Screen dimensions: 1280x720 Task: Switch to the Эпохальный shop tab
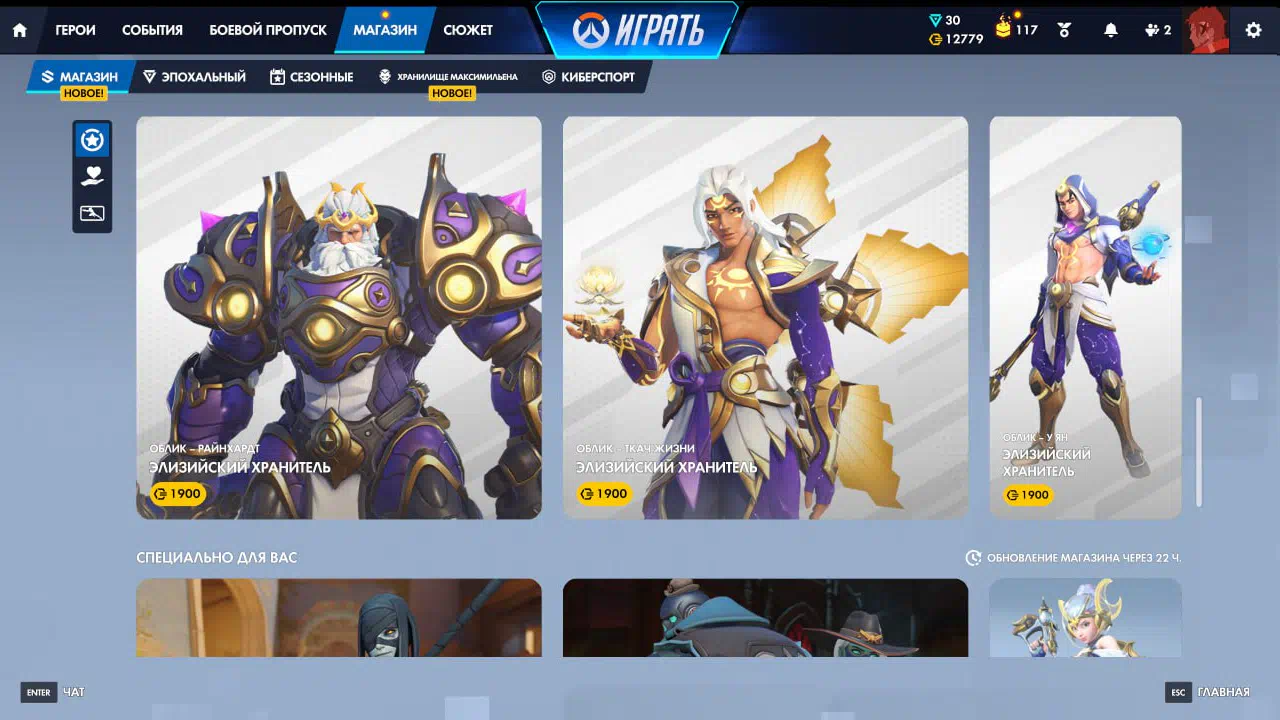194,77
